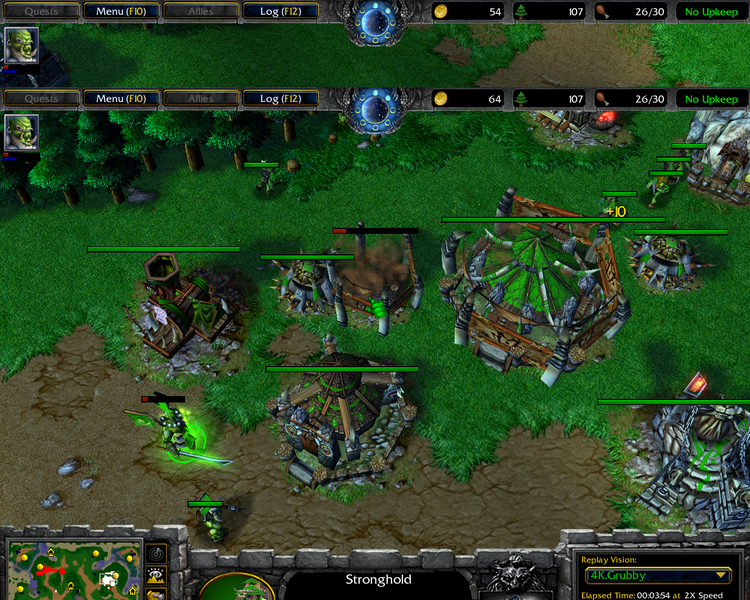This screenshot has width=750, height=600.
Task: Activate the minimap signal ping button
Action: 157,553
